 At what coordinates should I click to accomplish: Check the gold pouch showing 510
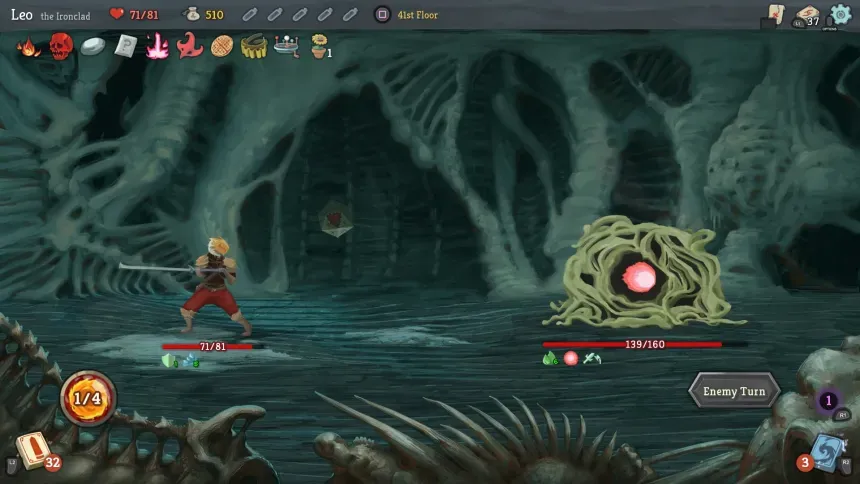pos(192,14)
